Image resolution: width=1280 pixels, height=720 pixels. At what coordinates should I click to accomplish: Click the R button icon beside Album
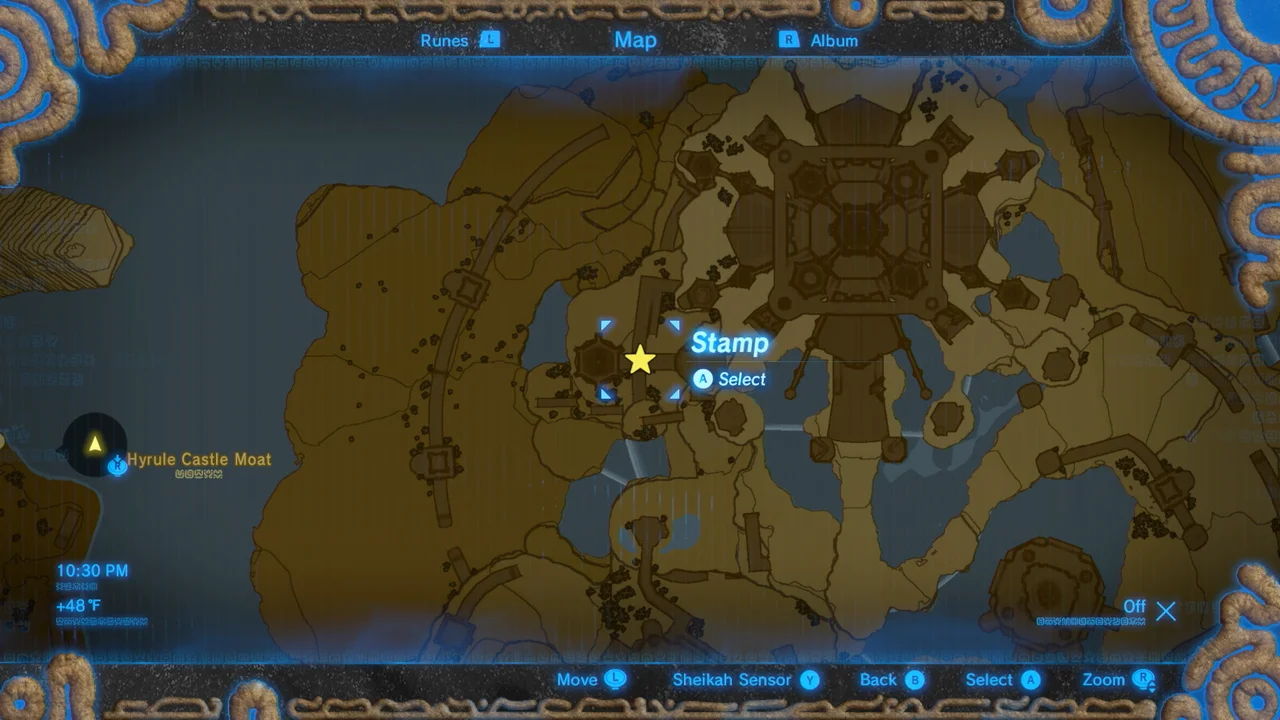787,40
